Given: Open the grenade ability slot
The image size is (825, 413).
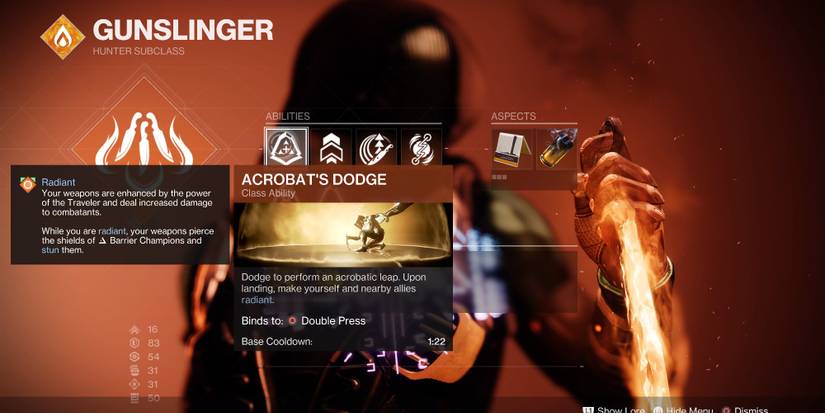Looking at the screenshot, I should click(421, 148).
